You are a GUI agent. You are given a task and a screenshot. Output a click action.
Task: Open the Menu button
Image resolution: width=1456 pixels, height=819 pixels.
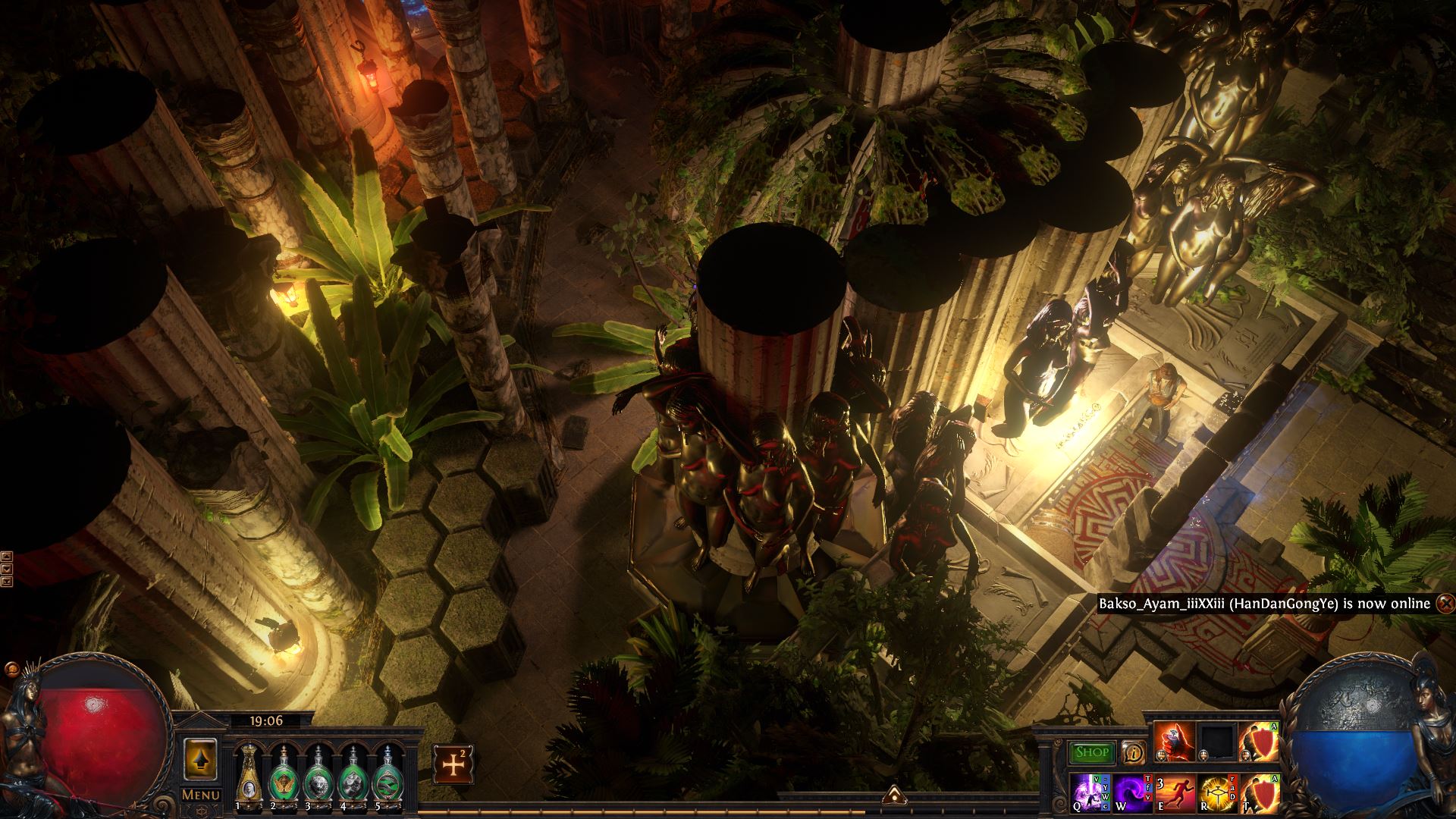click(x=201, y=795)
